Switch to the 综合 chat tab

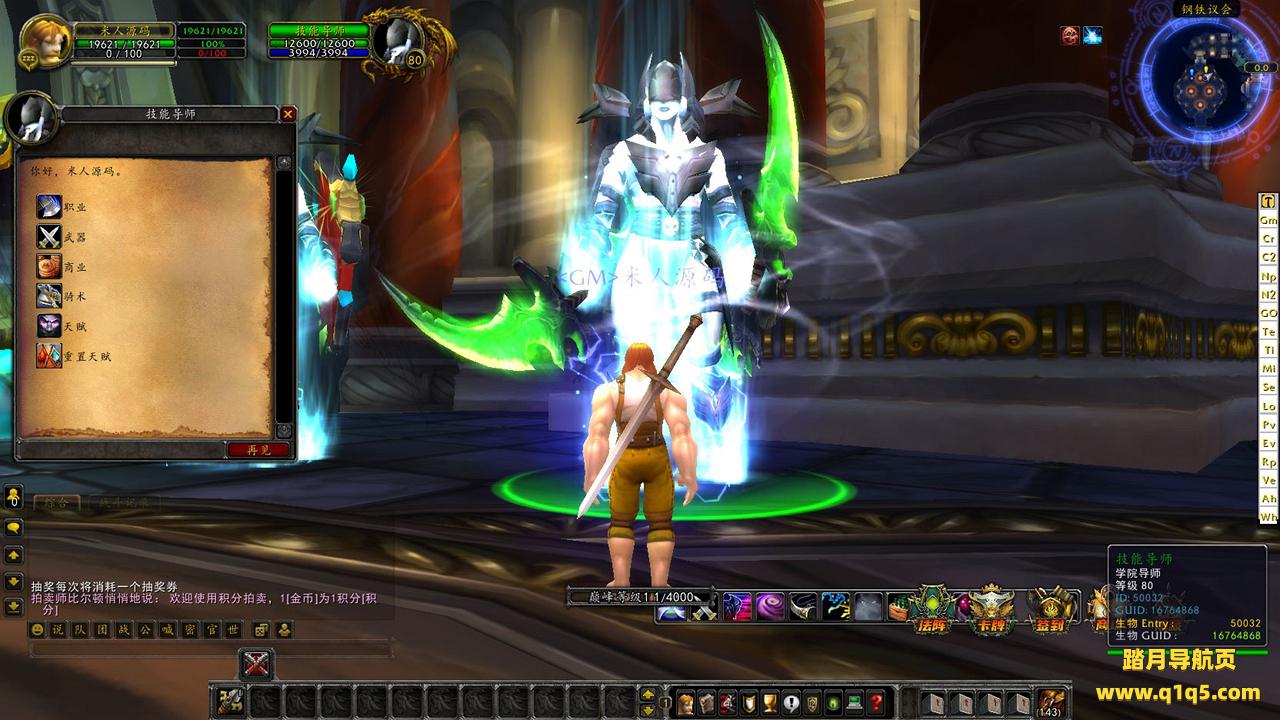50,503
